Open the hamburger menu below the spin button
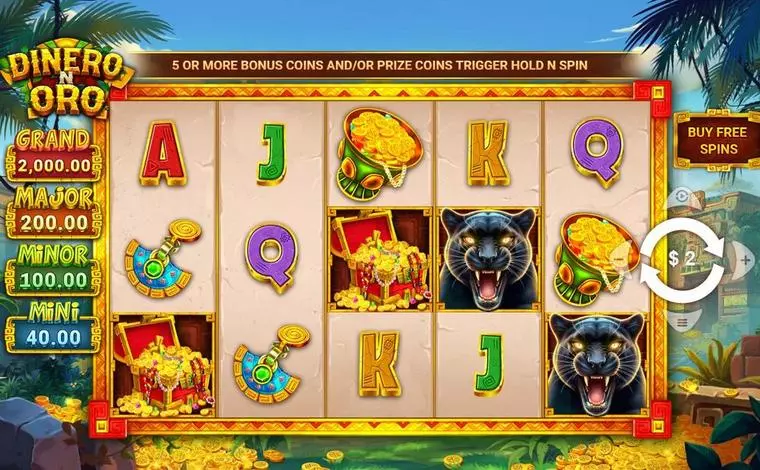Screen dimensions: 760x470 point(682,322)
